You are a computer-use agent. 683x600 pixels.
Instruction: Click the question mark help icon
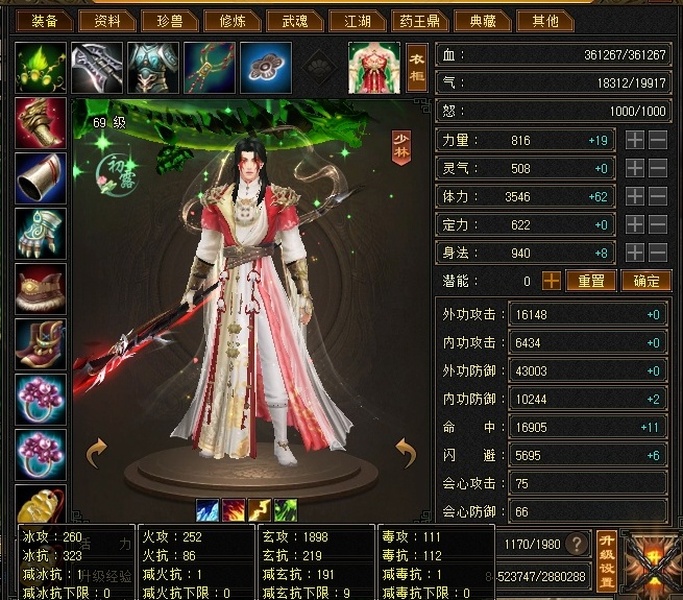click(x=576, y=545)
